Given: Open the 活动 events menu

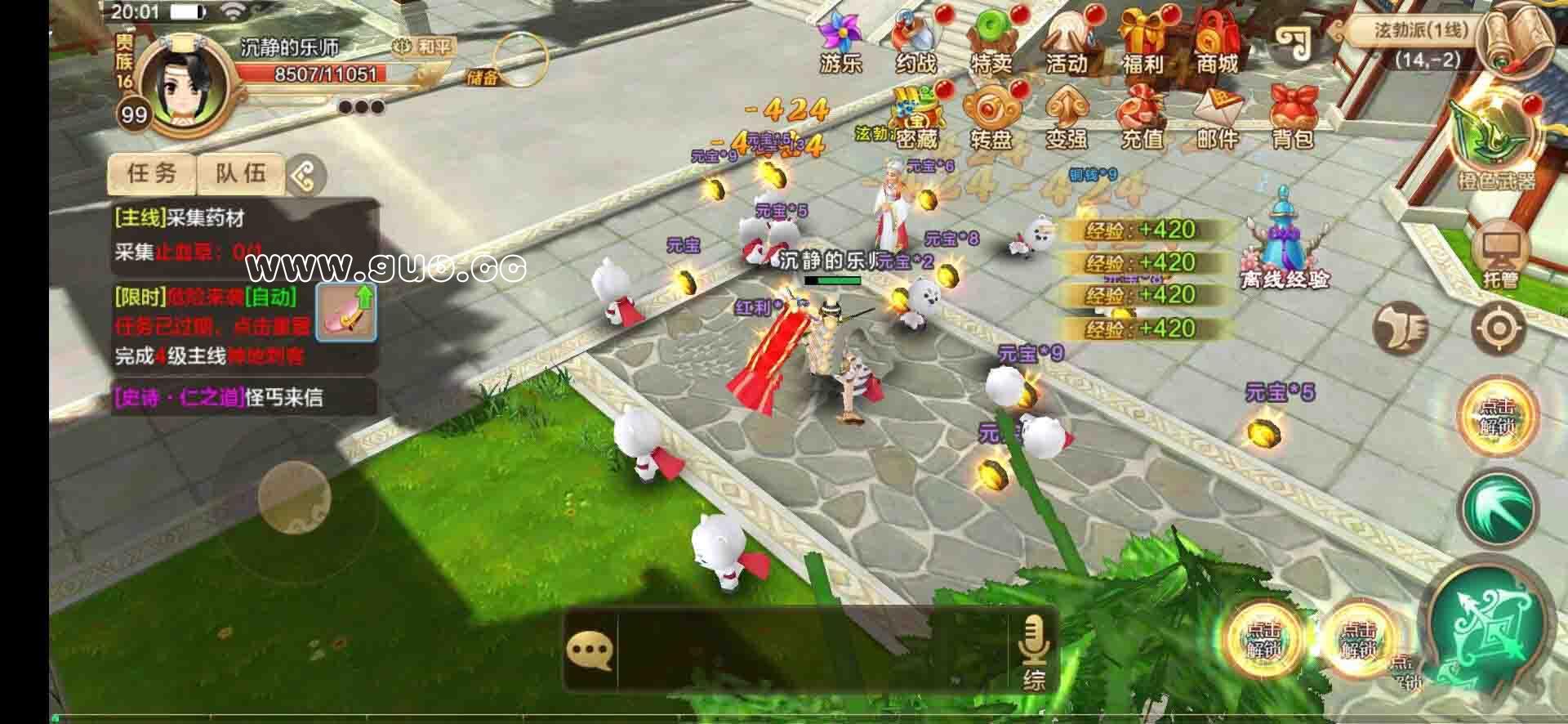Looking at the screenshot, I should click(x=1067, y=41).
